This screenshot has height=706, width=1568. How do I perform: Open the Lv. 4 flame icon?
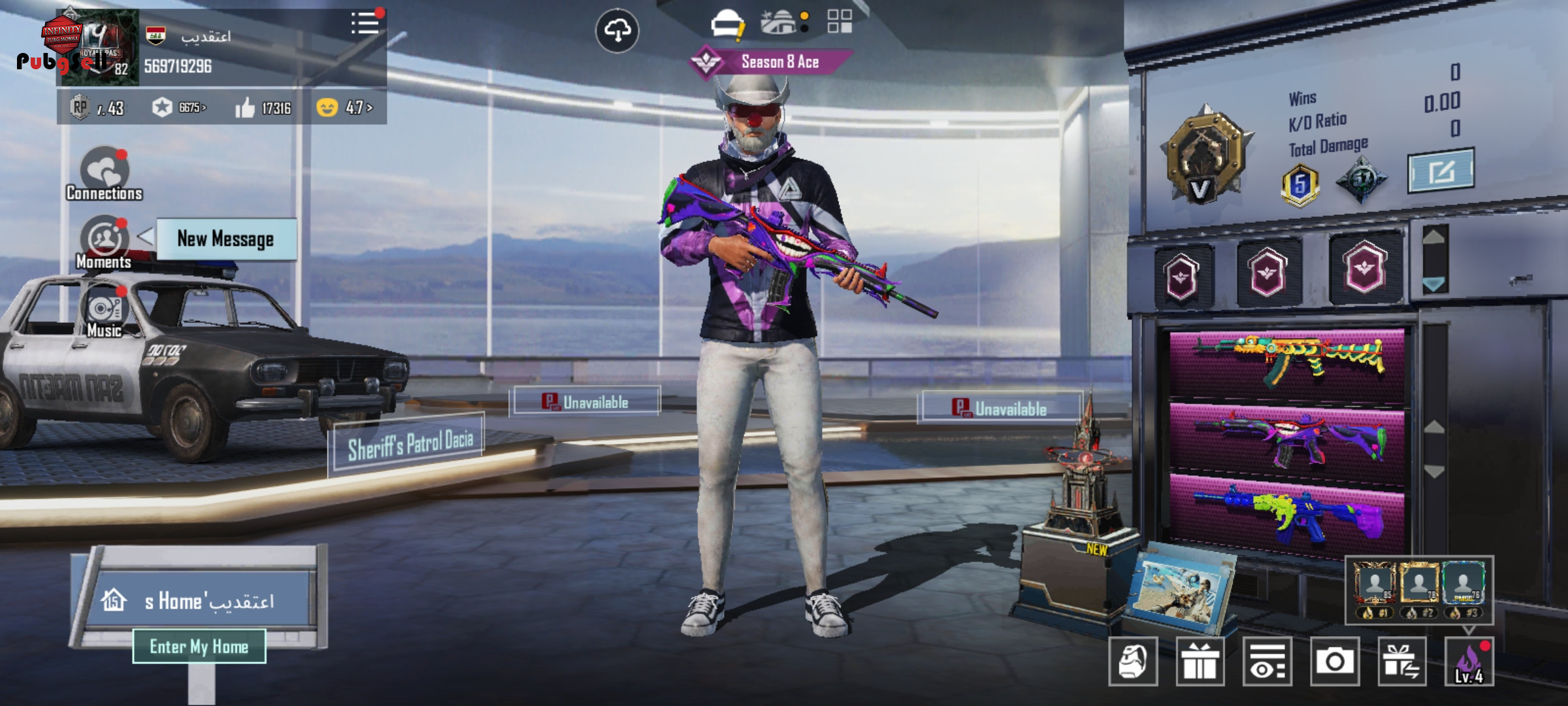[x=1469, y=662]
